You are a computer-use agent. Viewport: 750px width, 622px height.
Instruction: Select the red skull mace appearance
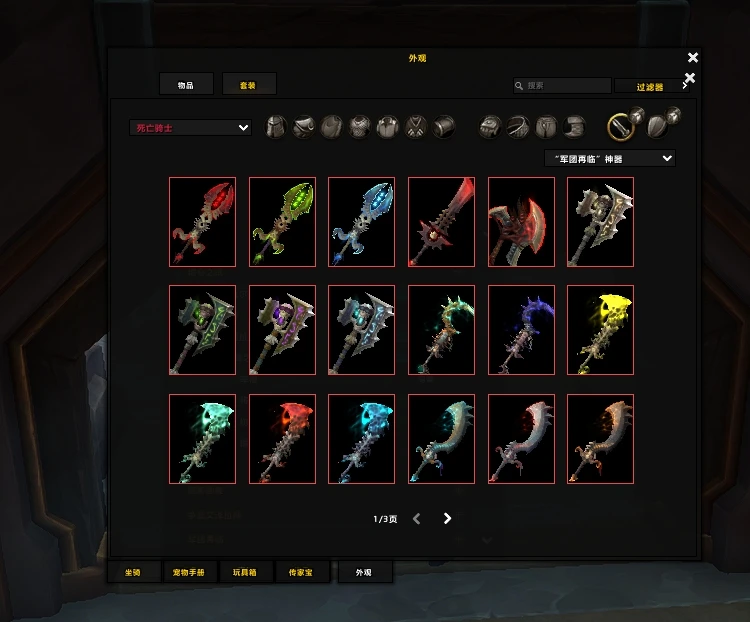tap(202, 222)
